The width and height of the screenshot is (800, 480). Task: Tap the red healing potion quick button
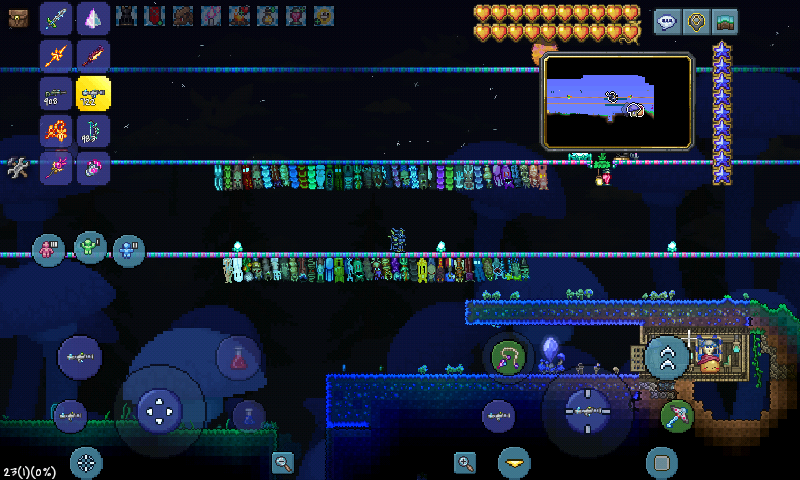point(239,358)
